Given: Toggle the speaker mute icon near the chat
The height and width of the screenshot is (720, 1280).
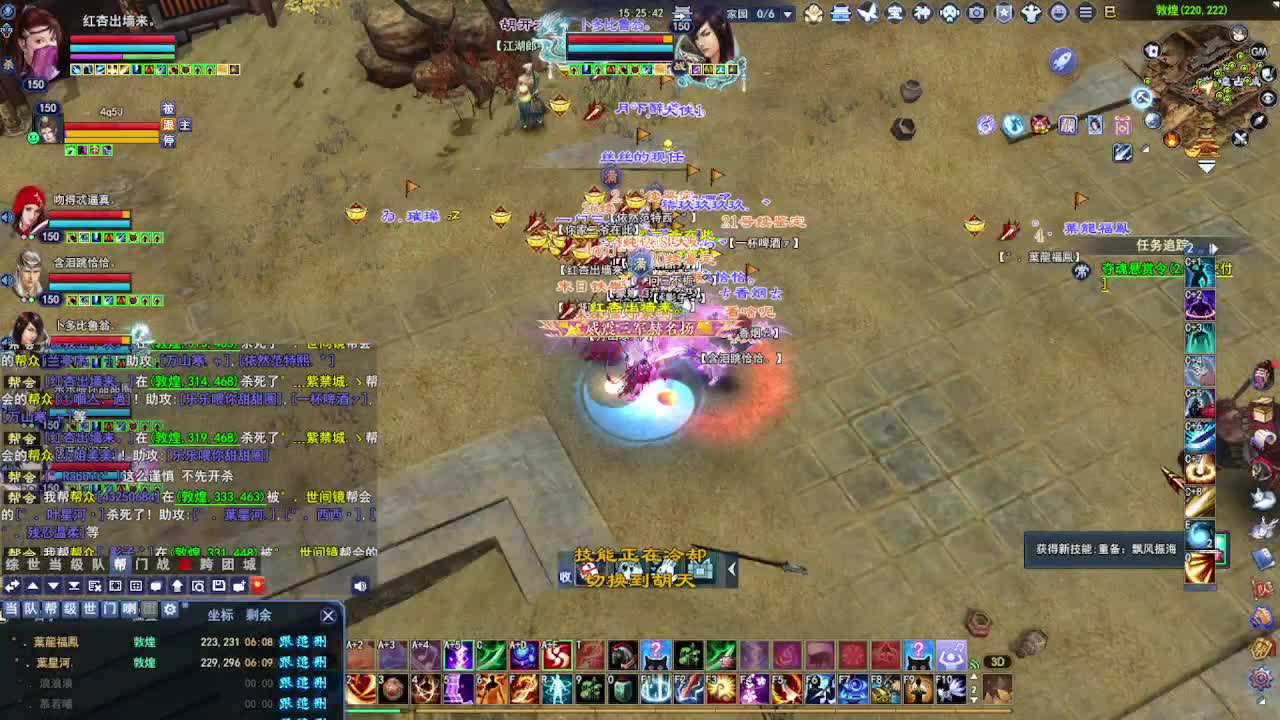Looking at the screenshot, I should pyautogui.click(x=360, y=584).
